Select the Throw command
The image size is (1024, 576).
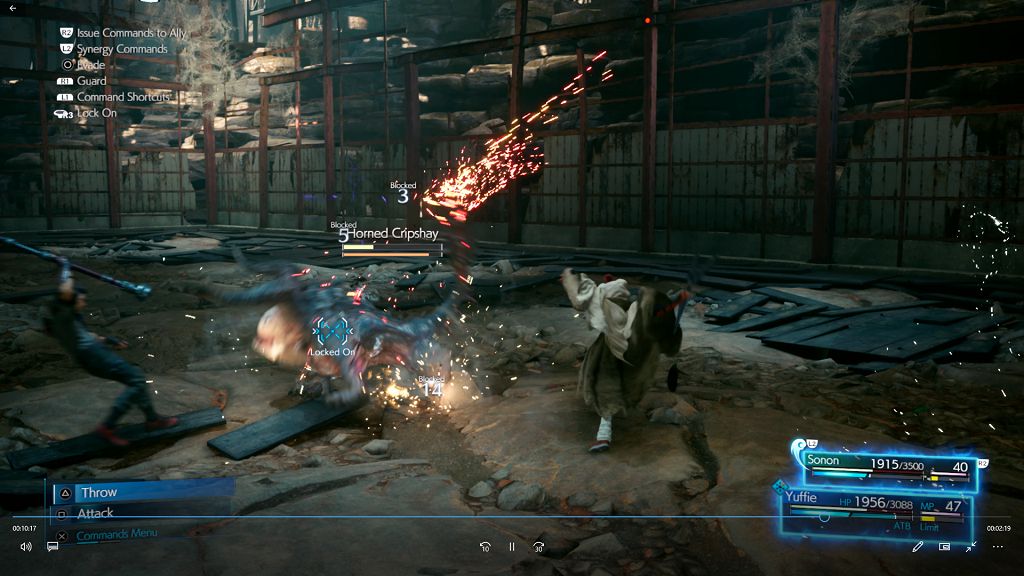click(x=99, y=492)
